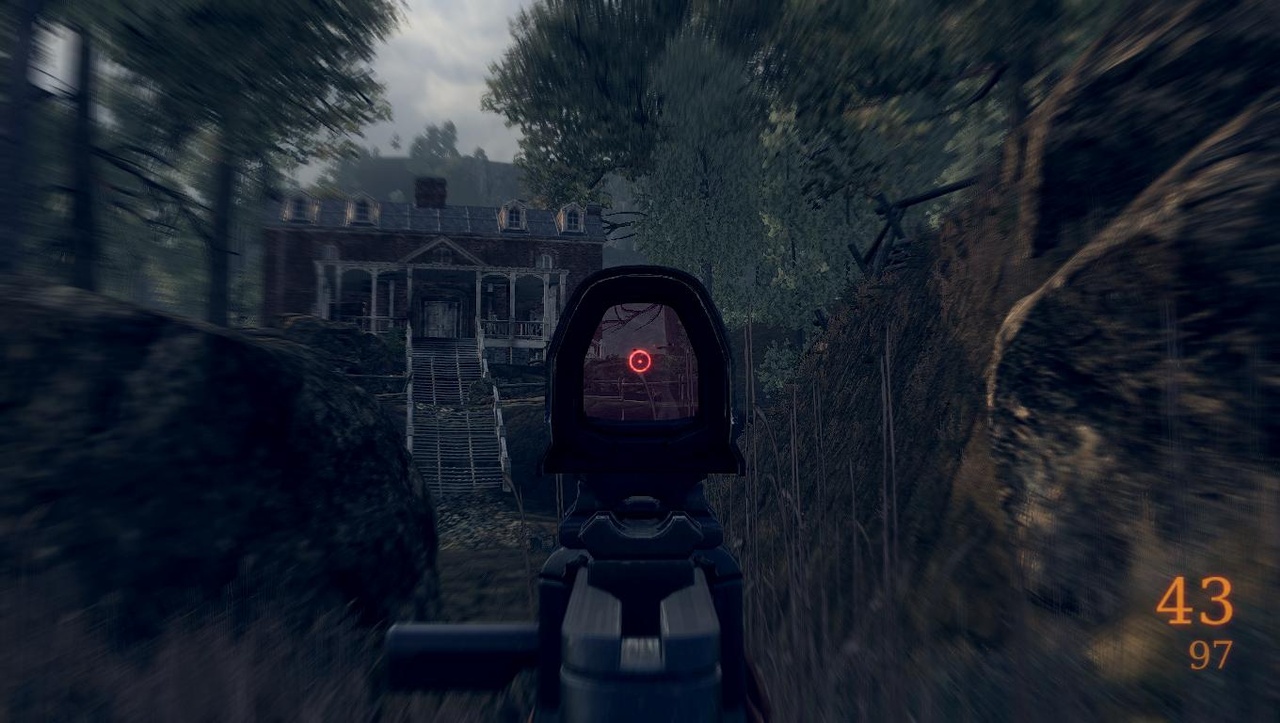Click the weapon's front sight post

tap(640, 500)
